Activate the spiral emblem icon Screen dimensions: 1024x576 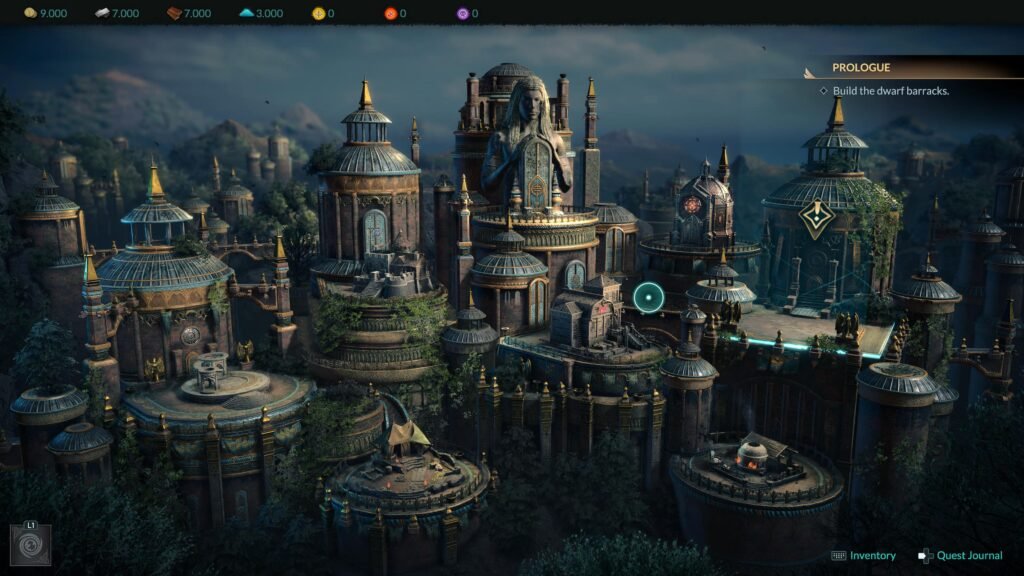point(29,546)
